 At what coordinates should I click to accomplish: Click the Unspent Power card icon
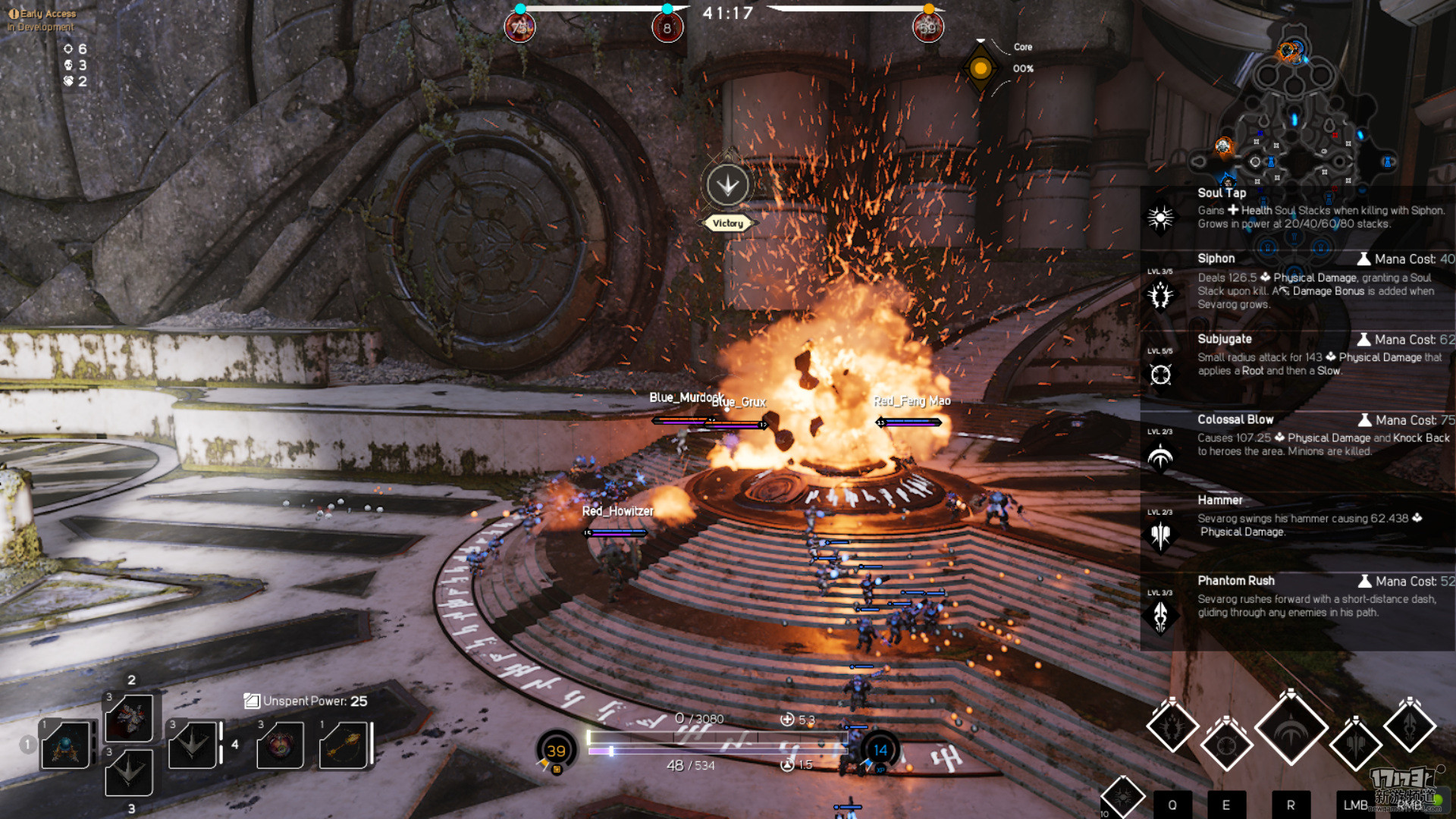[252, 701]
